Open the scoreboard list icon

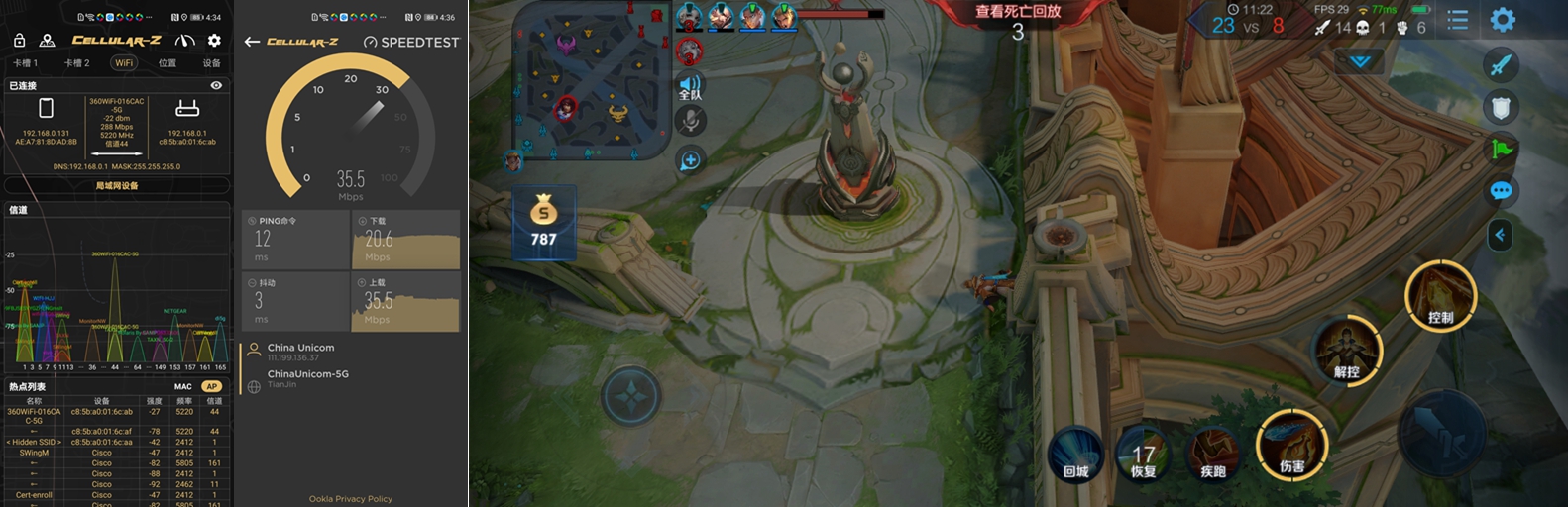(x=1457, y=20)
